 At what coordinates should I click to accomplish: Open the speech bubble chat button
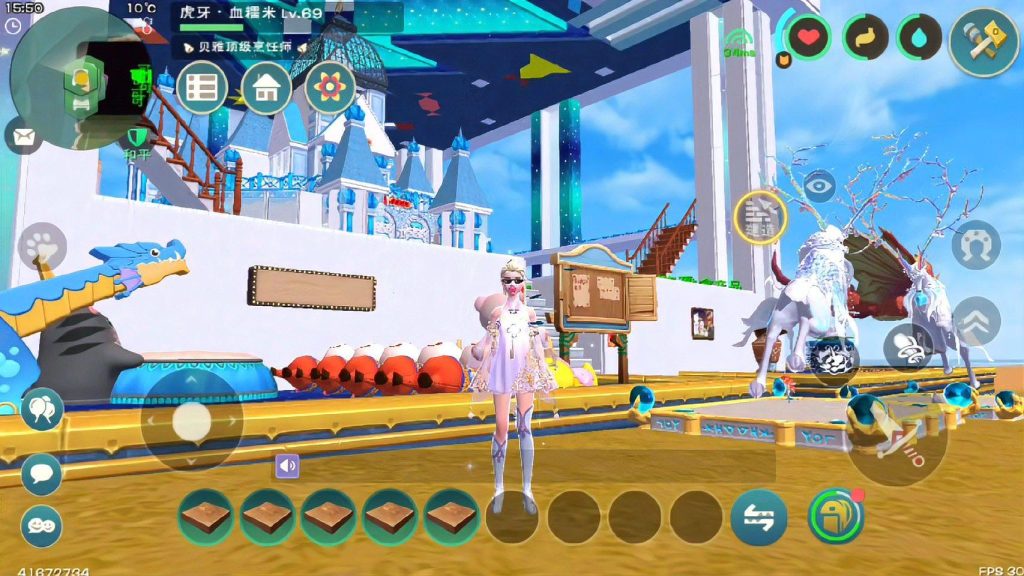pos(42,474)
